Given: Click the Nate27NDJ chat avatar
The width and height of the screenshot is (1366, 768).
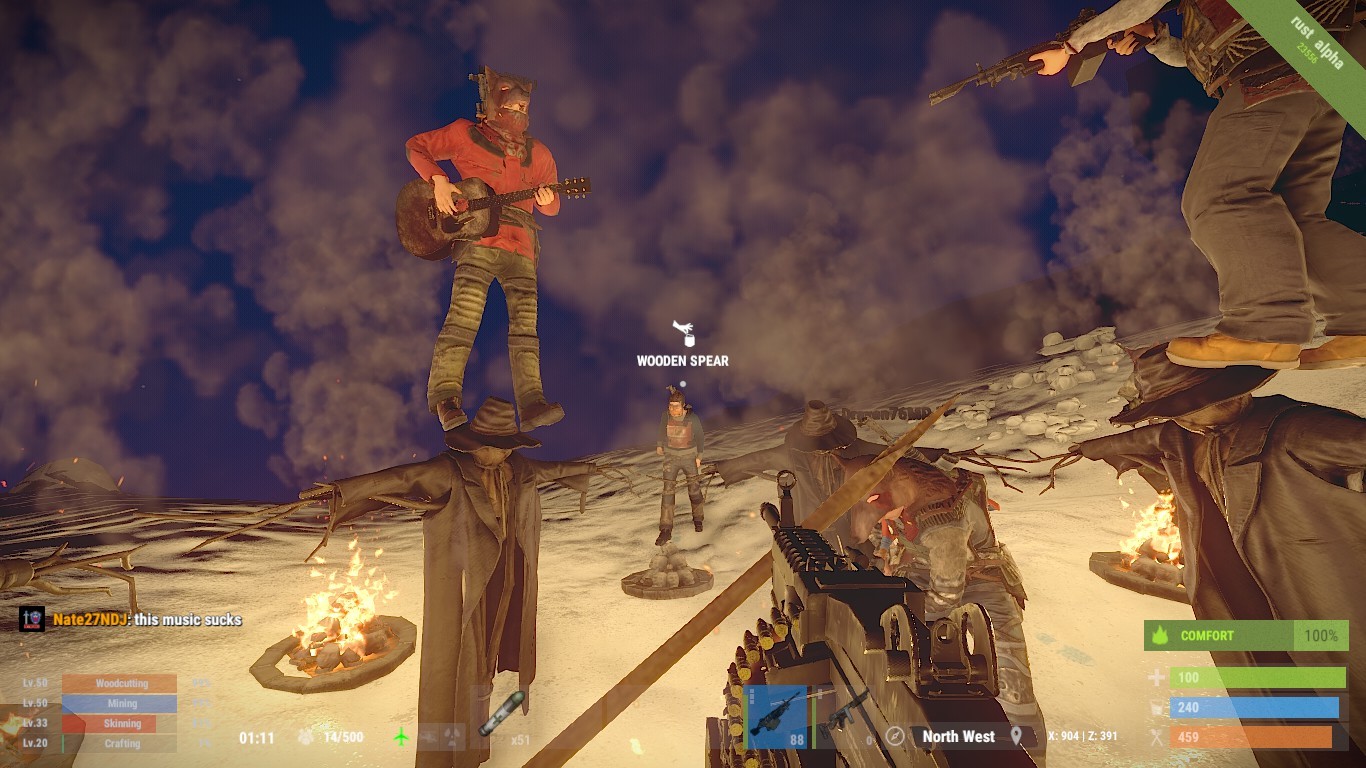Looking at the screenshot, I should [x=31, y=619].
